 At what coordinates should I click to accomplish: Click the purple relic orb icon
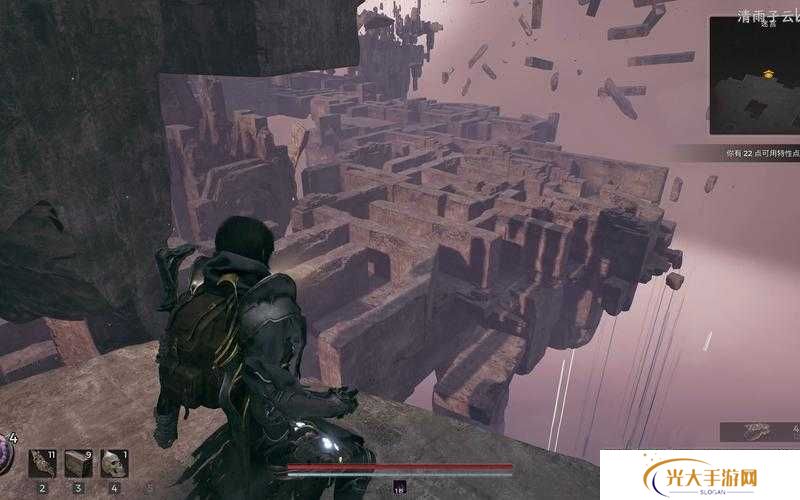[5, 456]
